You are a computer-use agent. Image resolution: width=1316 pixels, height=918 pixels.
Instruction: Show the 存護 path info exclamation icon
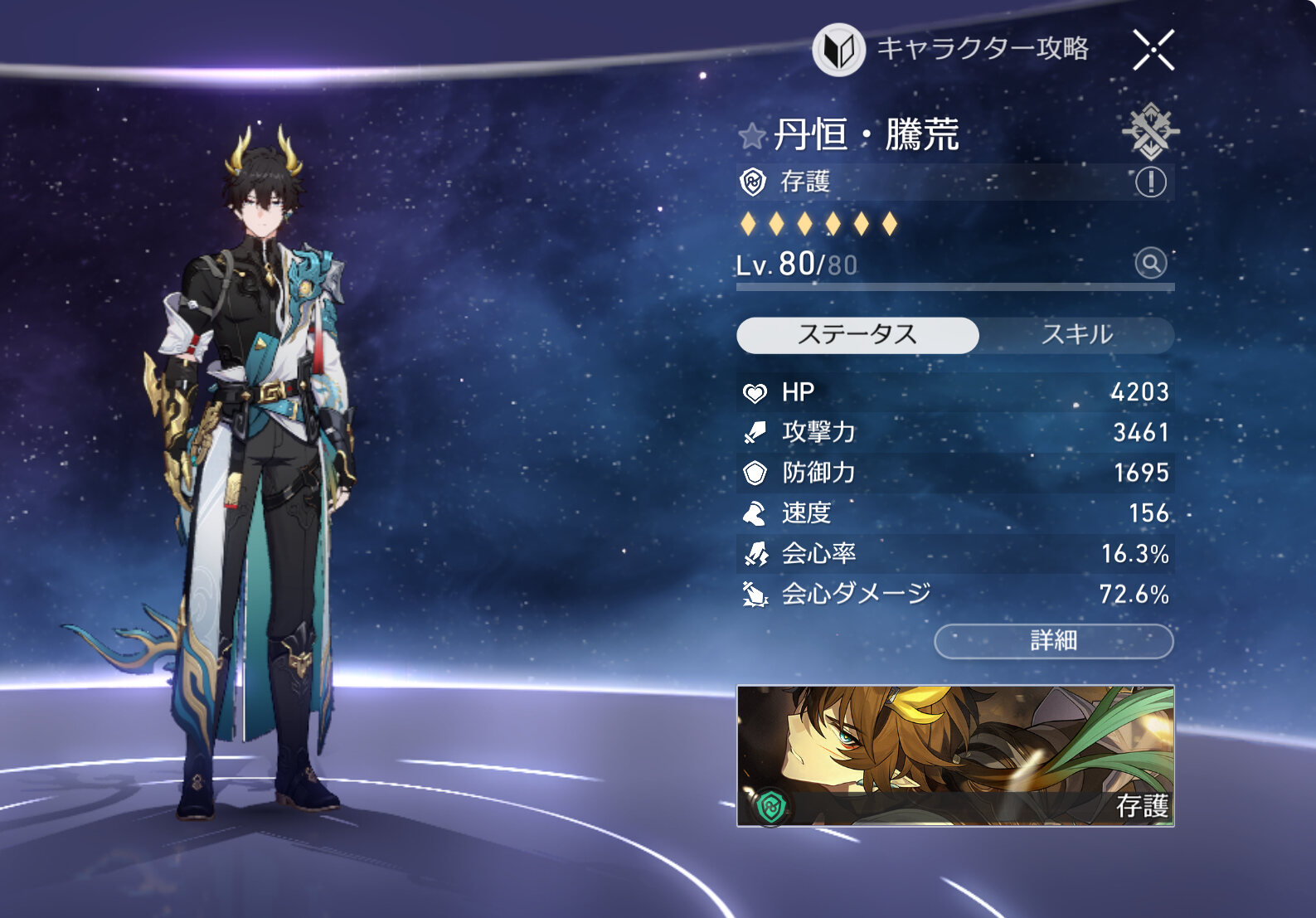pos(1150,182)
